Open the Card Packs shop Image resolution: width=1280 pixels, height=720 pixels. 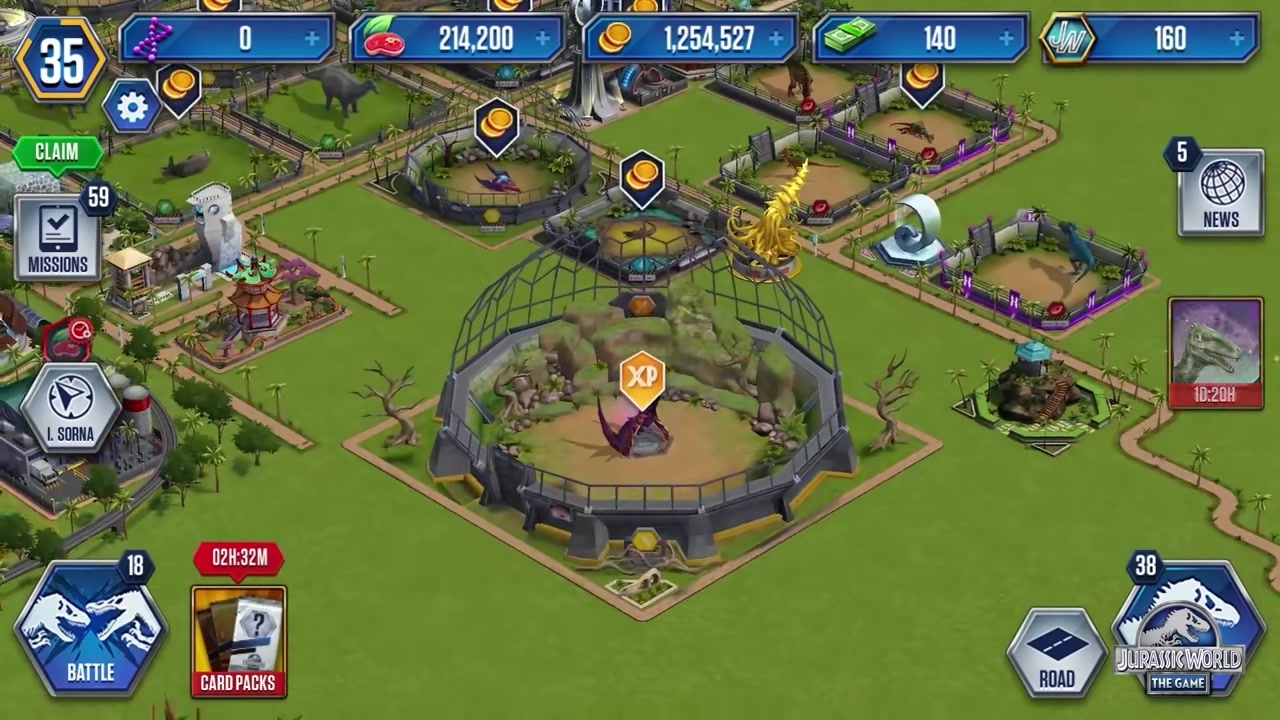[x=238, y=640]
